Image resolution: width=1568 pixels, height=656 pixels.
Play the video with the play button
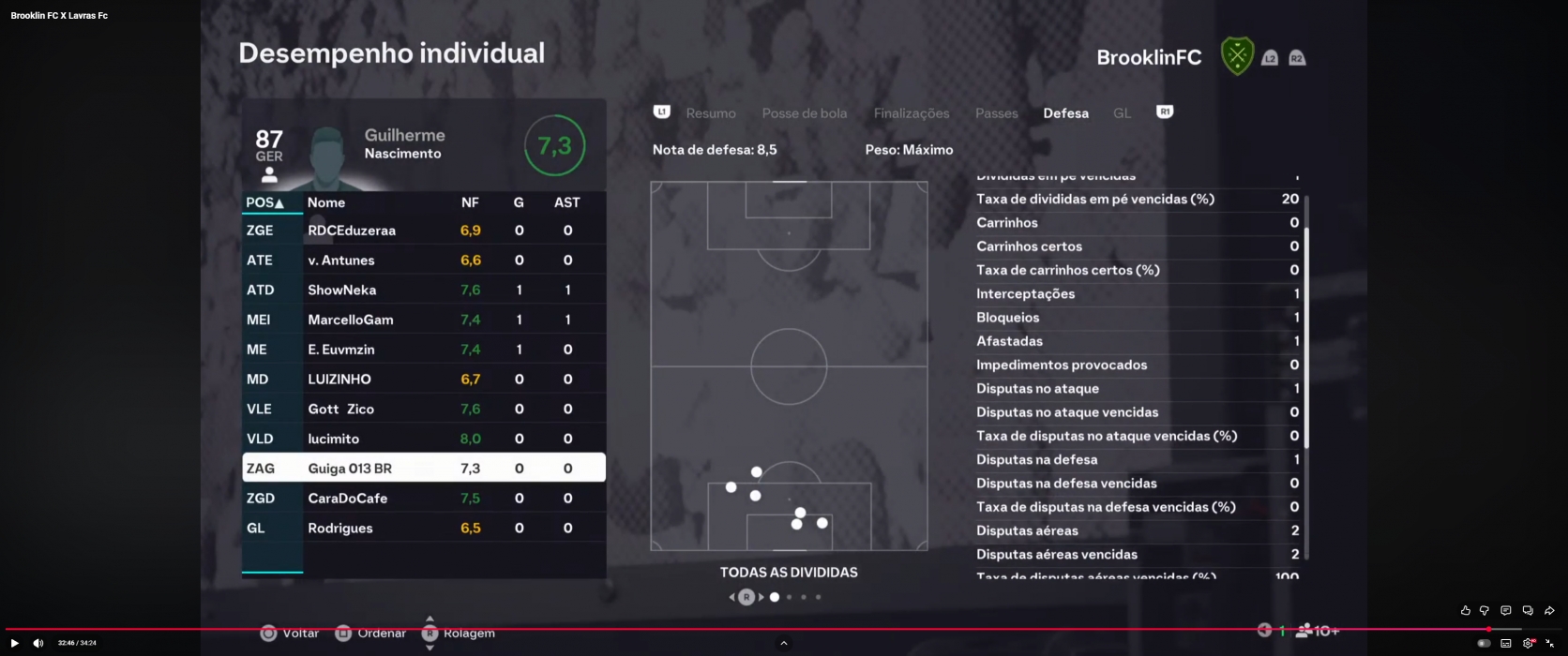14,643
